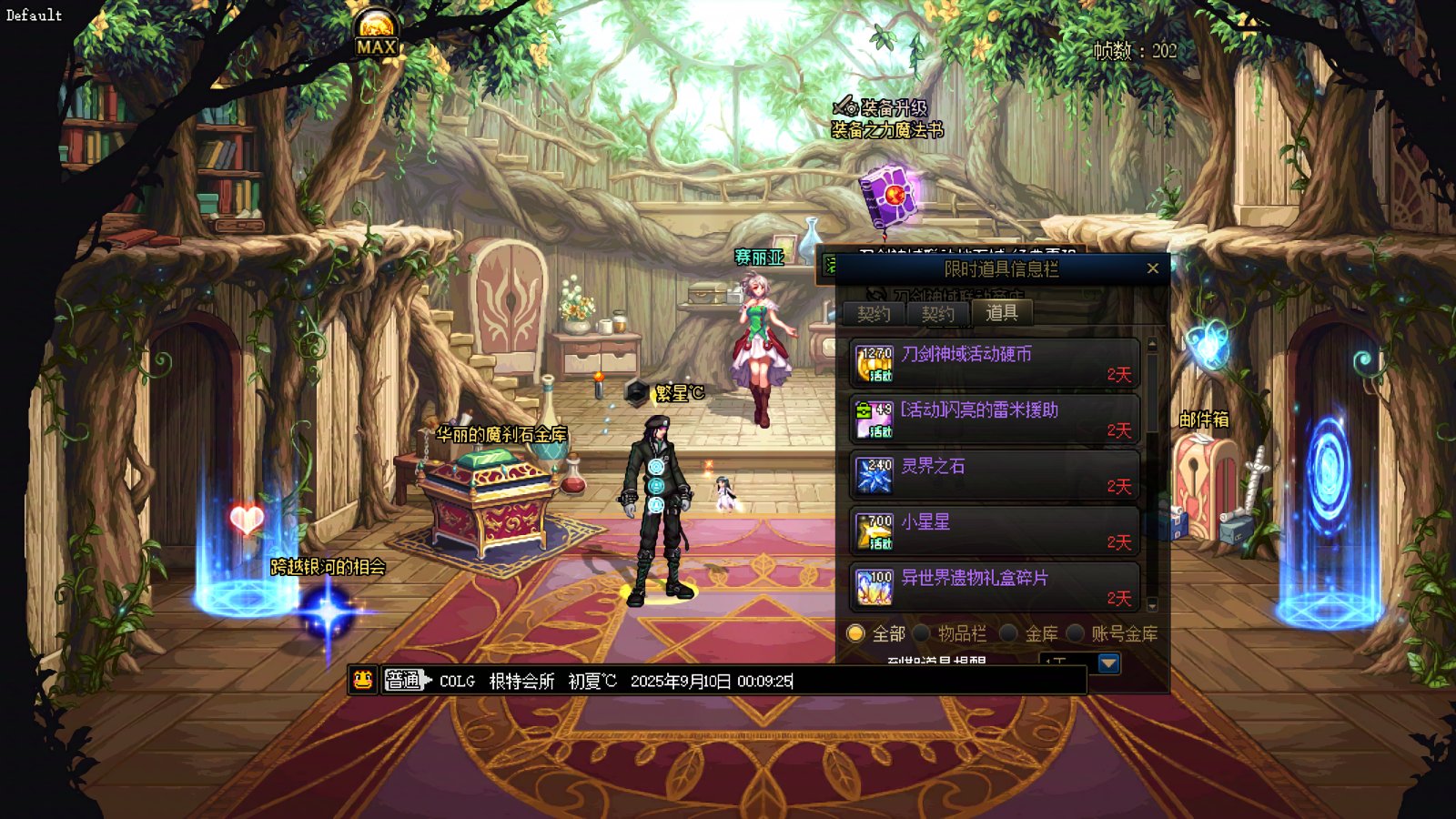Change the 普通 chat channel selector
This screenshot has width=1456, height=819.
click(405, 681)
